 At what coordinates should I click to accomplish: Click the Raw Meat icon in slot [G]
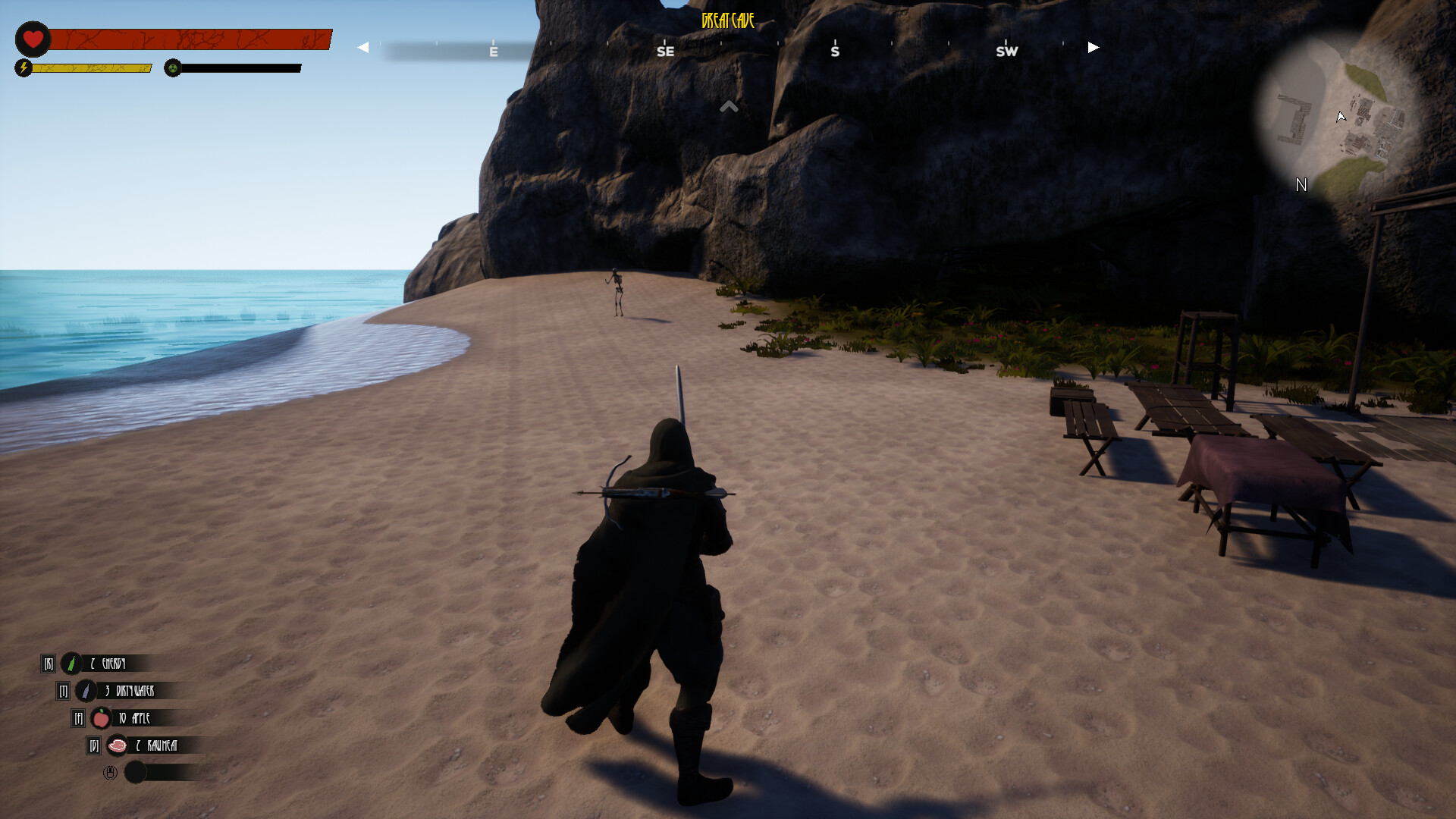pyautogui.click(x=118, y=745)
